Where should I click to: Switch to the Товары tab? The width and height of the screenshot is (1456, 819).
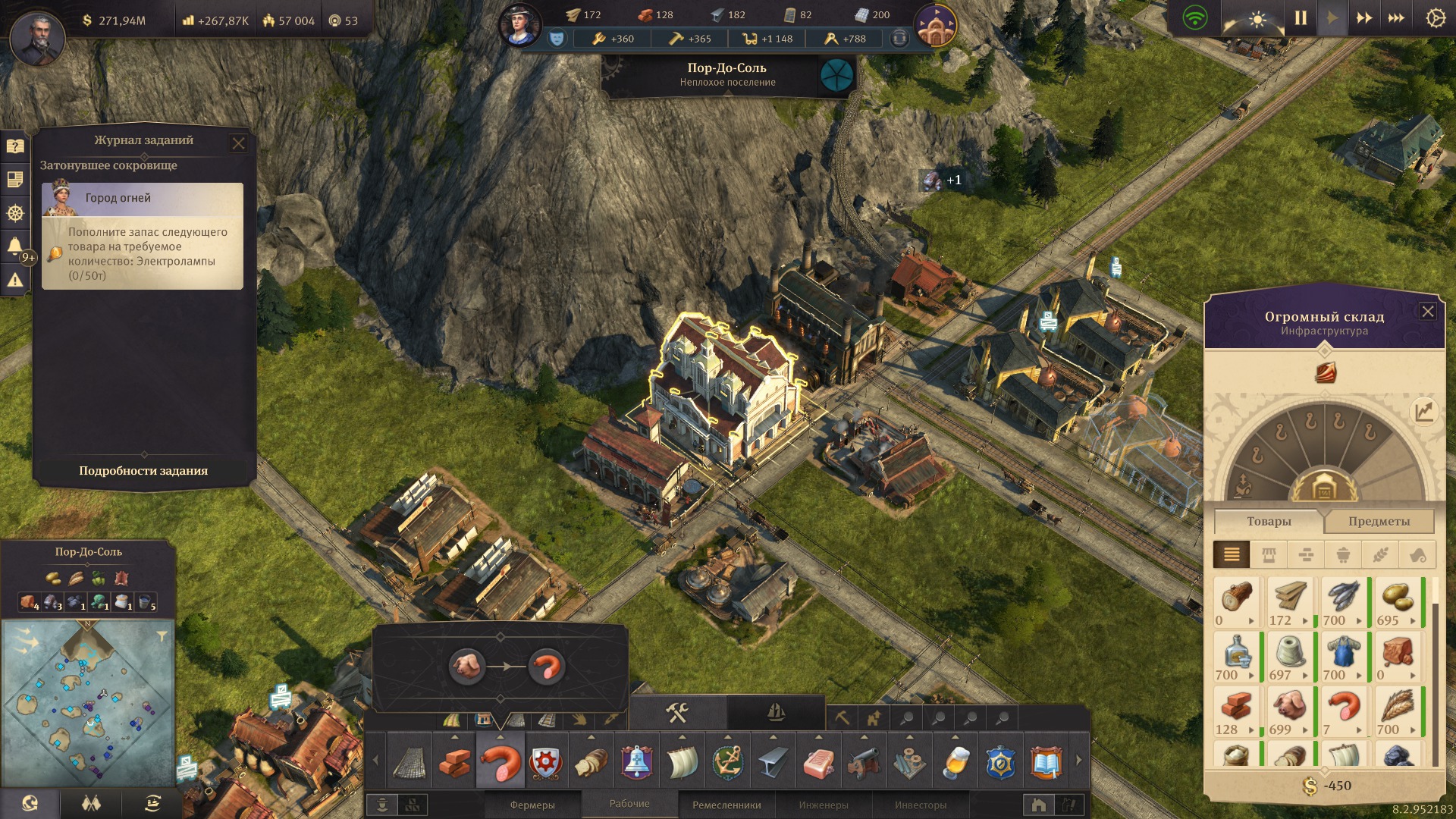click(x=1269, y=522)
